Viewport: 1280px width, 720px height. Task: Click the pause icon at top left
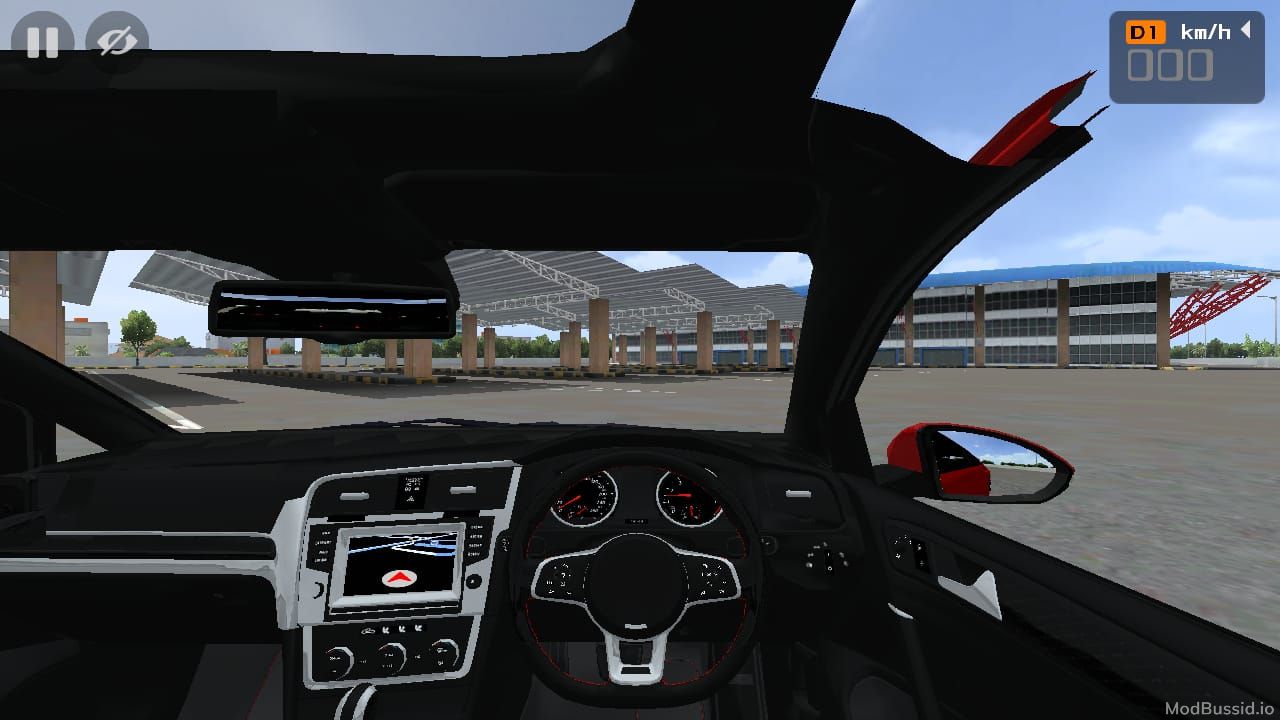tap(42, 42)
